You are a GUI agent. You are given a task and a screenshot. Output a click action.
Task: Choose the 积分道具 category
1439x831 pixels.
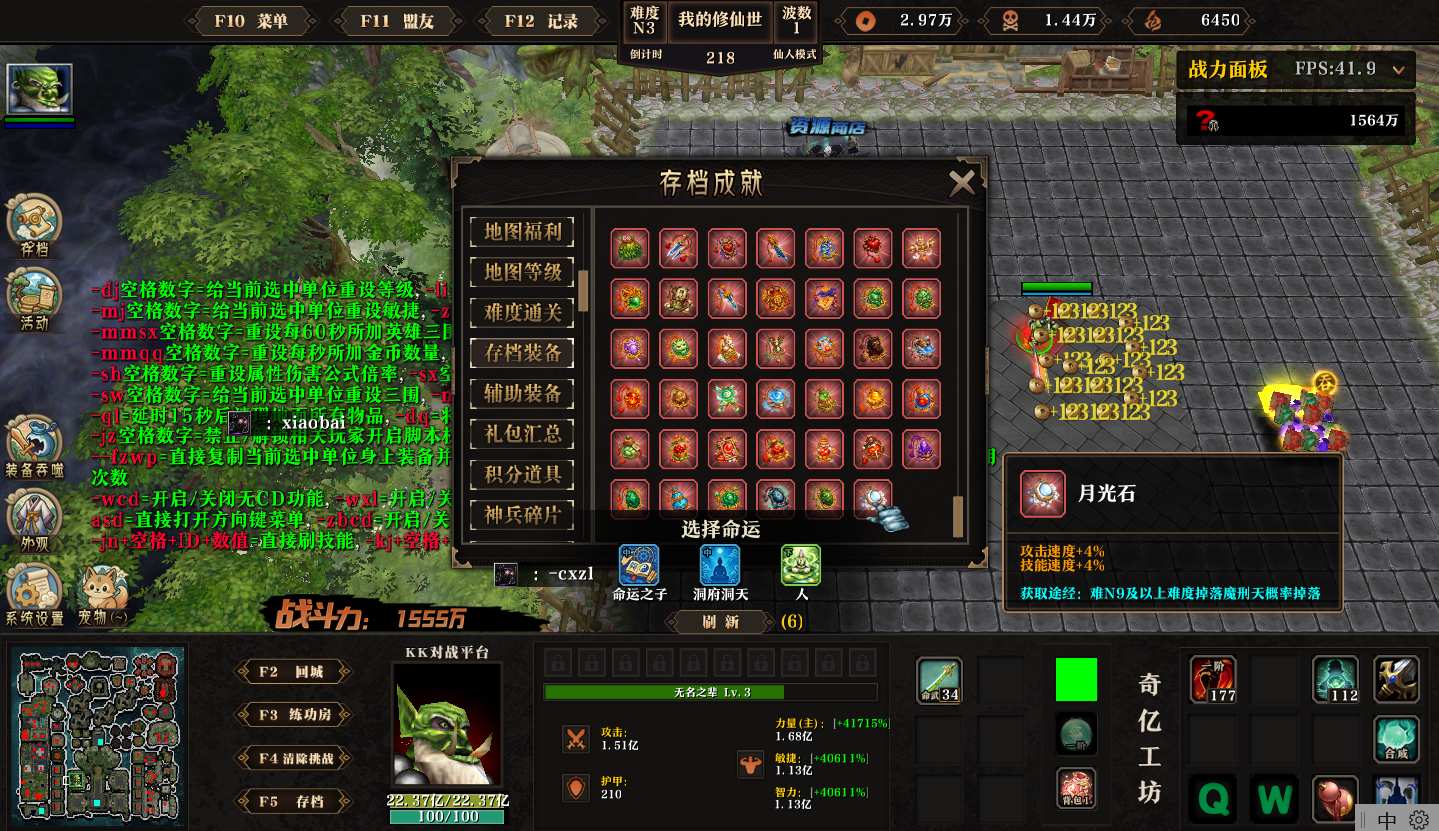(x=523, y=474)
